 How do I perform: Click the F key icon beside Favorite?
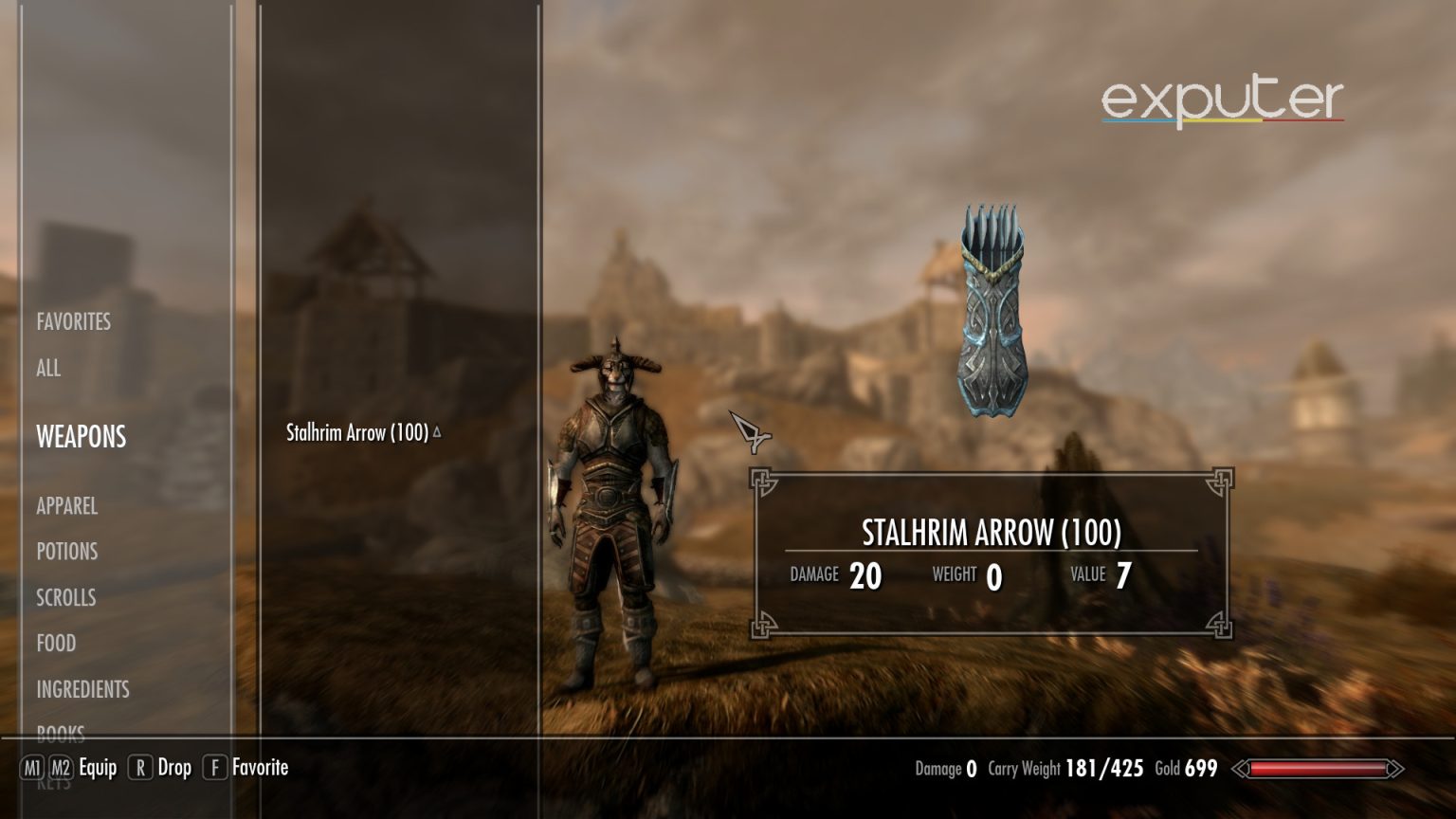pos(213,768)
